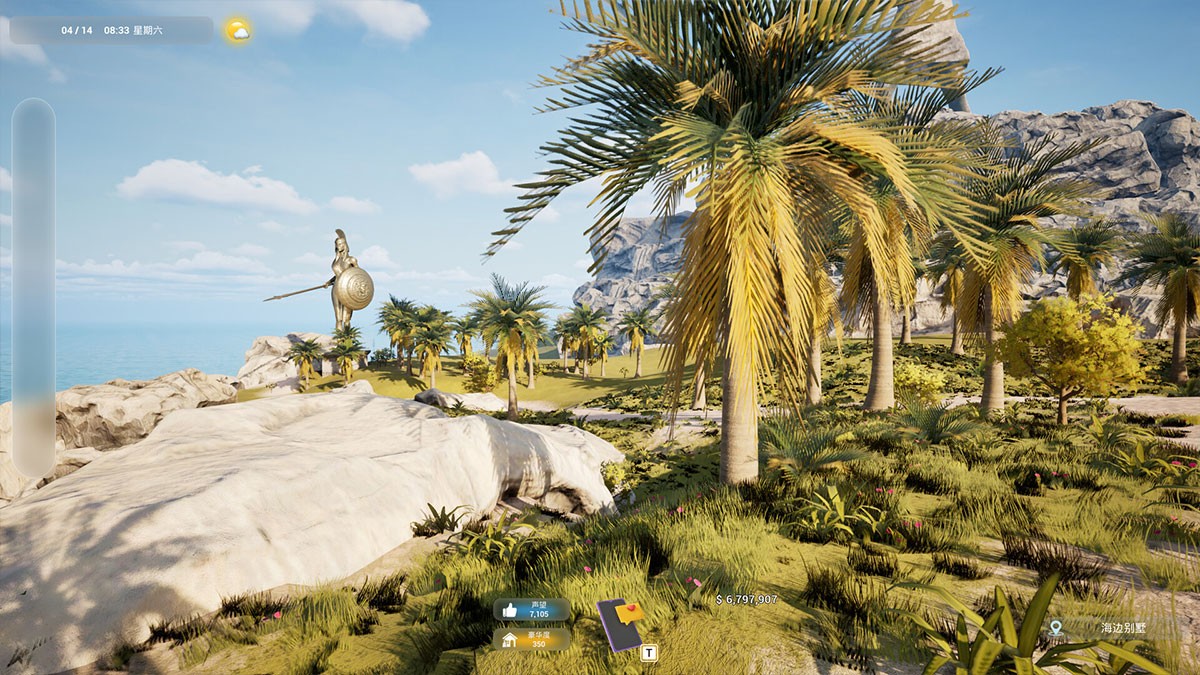Open the date and time panel
The image size is (1200, 675).
pyautogui.click(x=111, y=30)
